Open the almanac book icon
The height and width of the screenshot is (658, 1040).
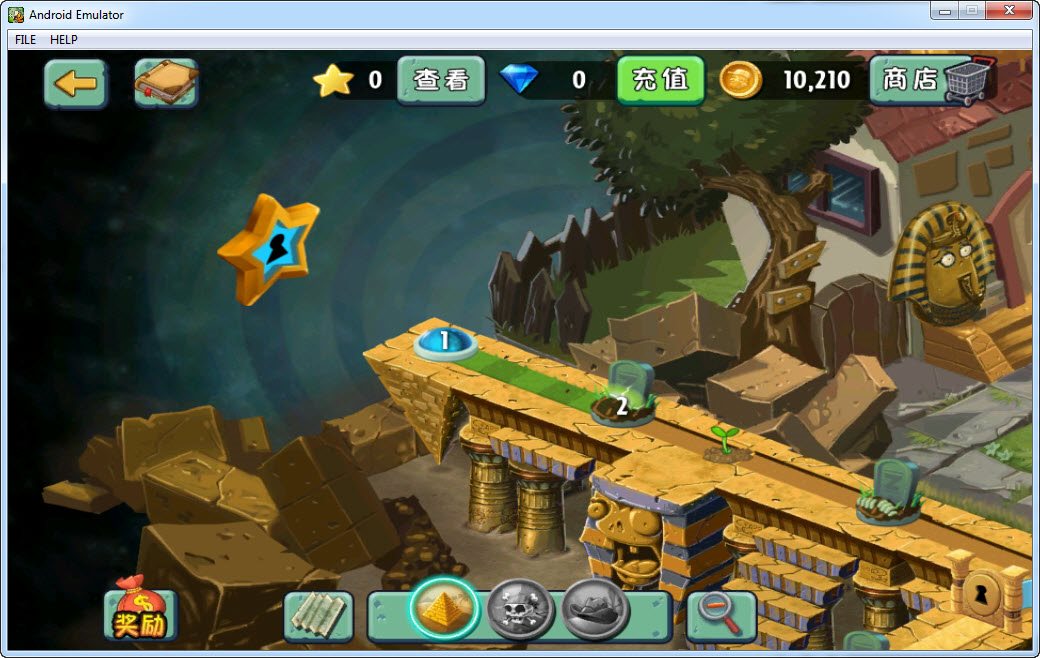[166, 83]
